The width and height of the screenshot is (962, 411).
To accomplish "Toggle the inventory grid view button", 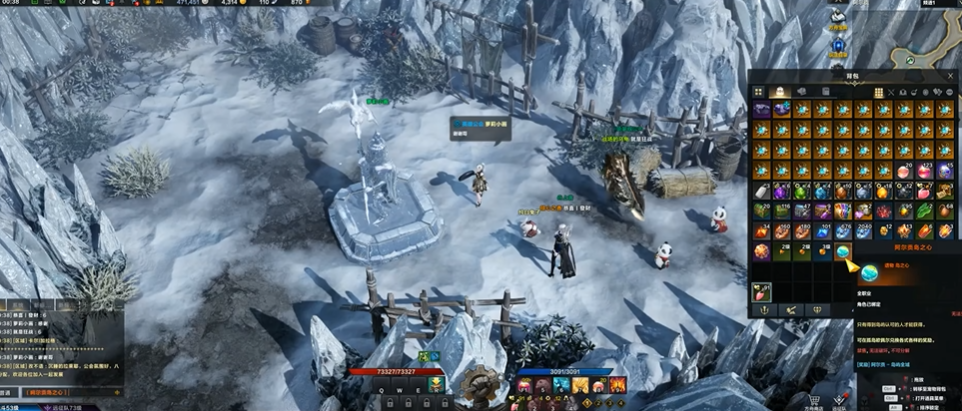I will [x=879, y=92].
